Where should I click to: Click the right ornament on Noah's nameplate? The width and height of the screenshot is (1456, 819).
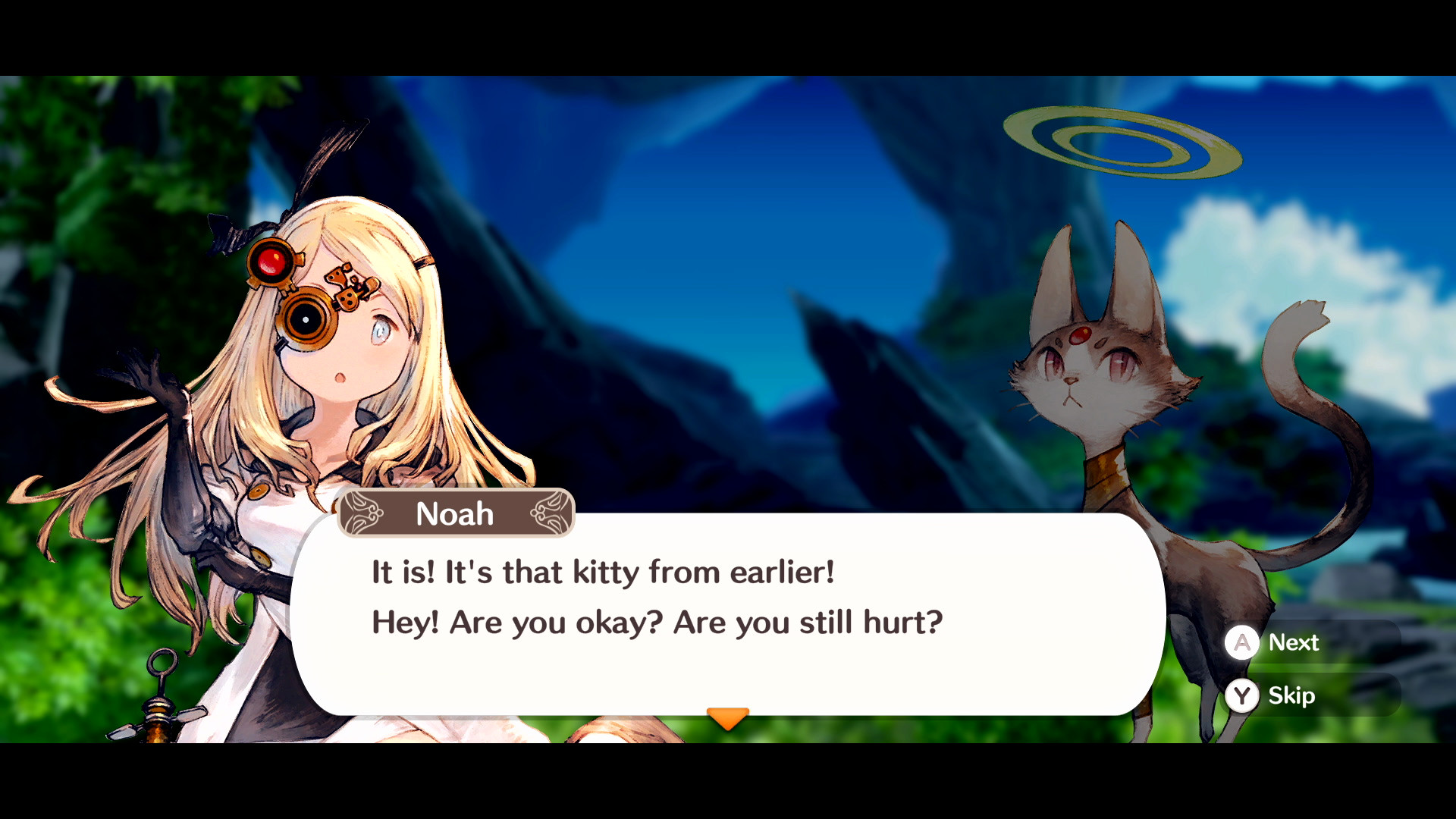point(552,513)
